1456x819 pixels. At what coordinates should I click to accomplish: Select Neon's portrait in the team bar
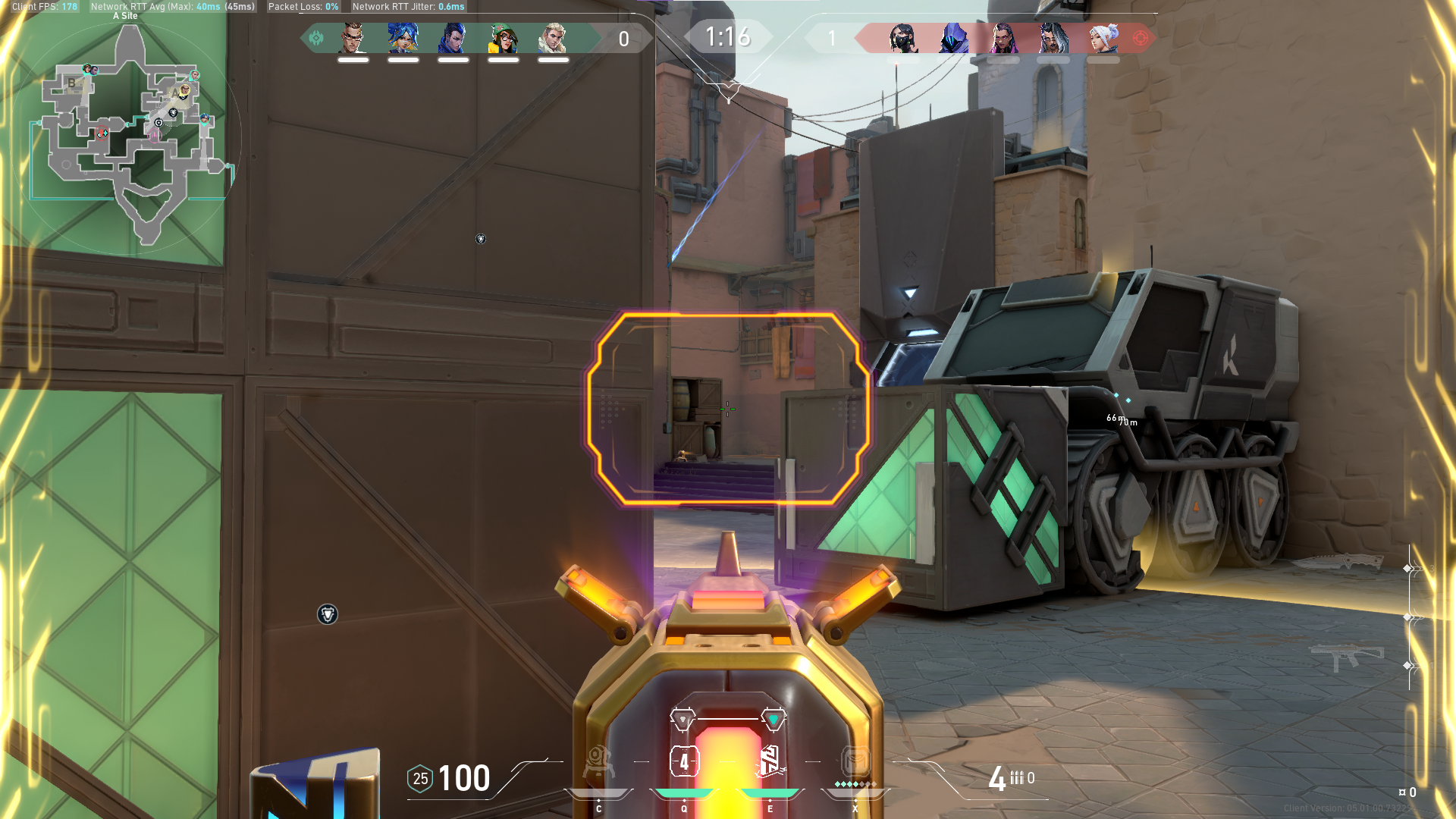pyautogui.click(x=403, y=38)
